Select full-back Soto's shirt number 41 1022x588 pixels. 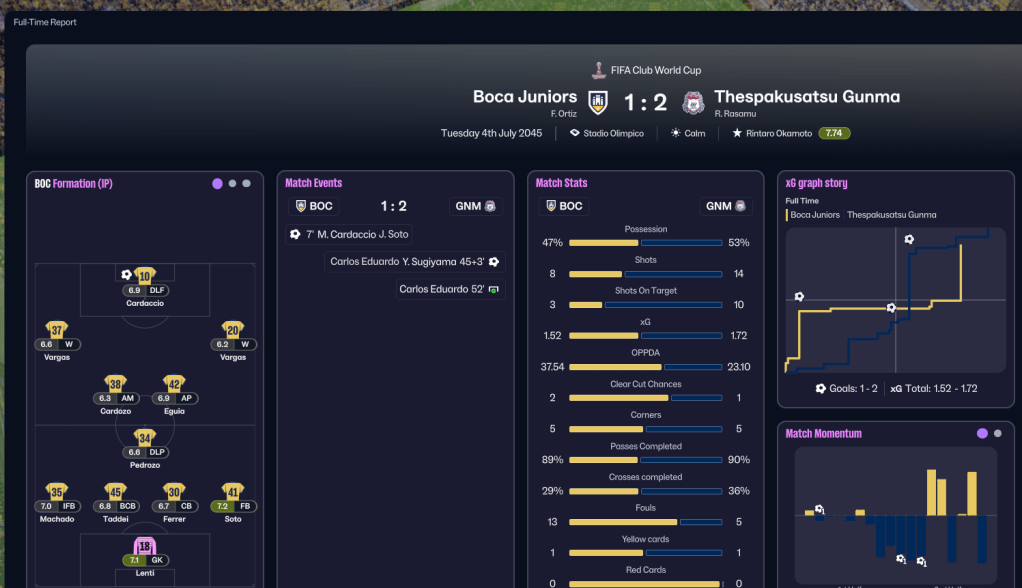coord(233,492)
